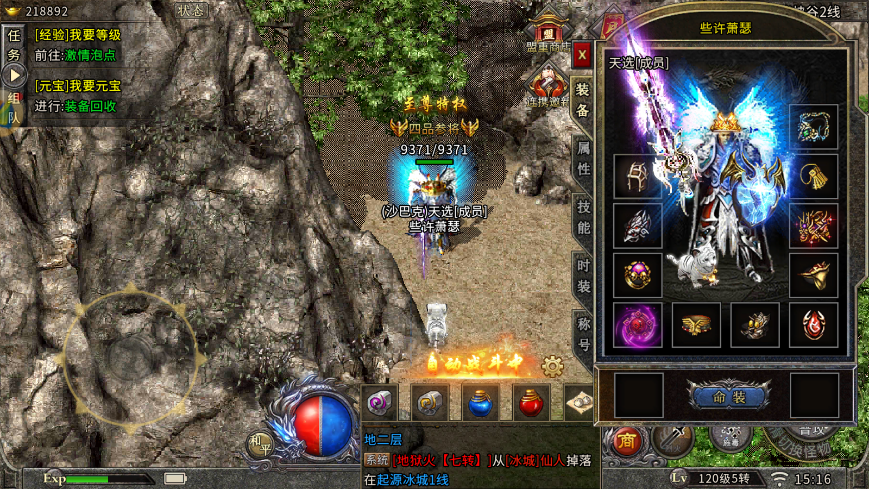Select the 时装 fashion tab
This screenshot has height=489, width=869.
[584, 278]
